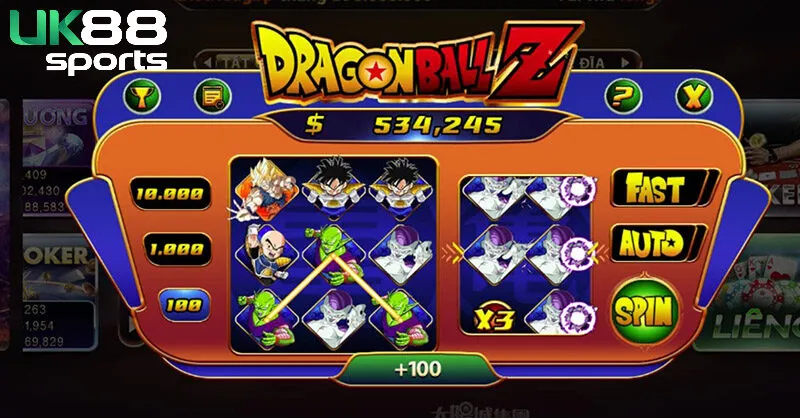Enable FAST spin mode

[656, 188]
